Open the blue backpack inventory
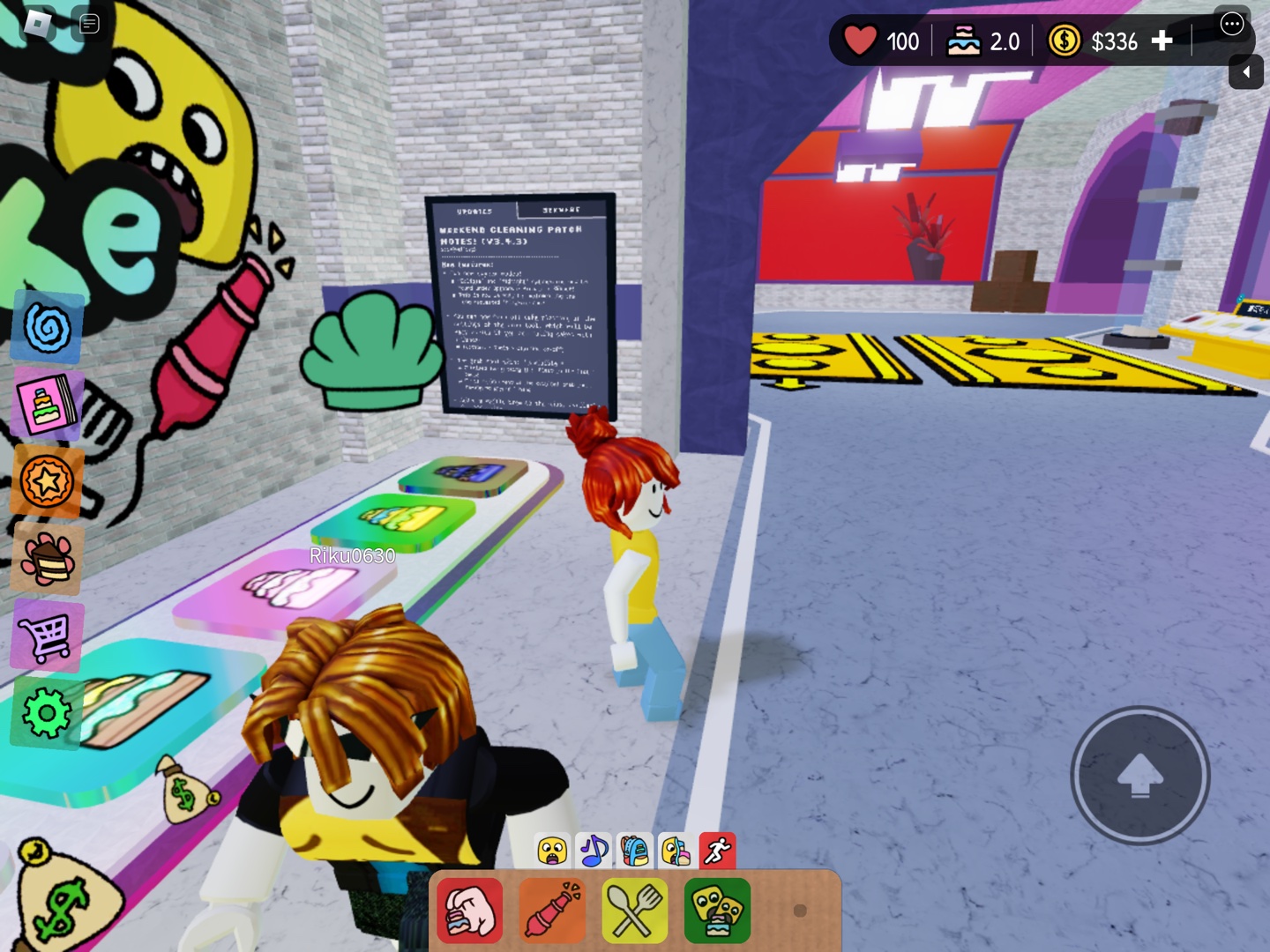The image size is (1270, 952). point(635,852)
